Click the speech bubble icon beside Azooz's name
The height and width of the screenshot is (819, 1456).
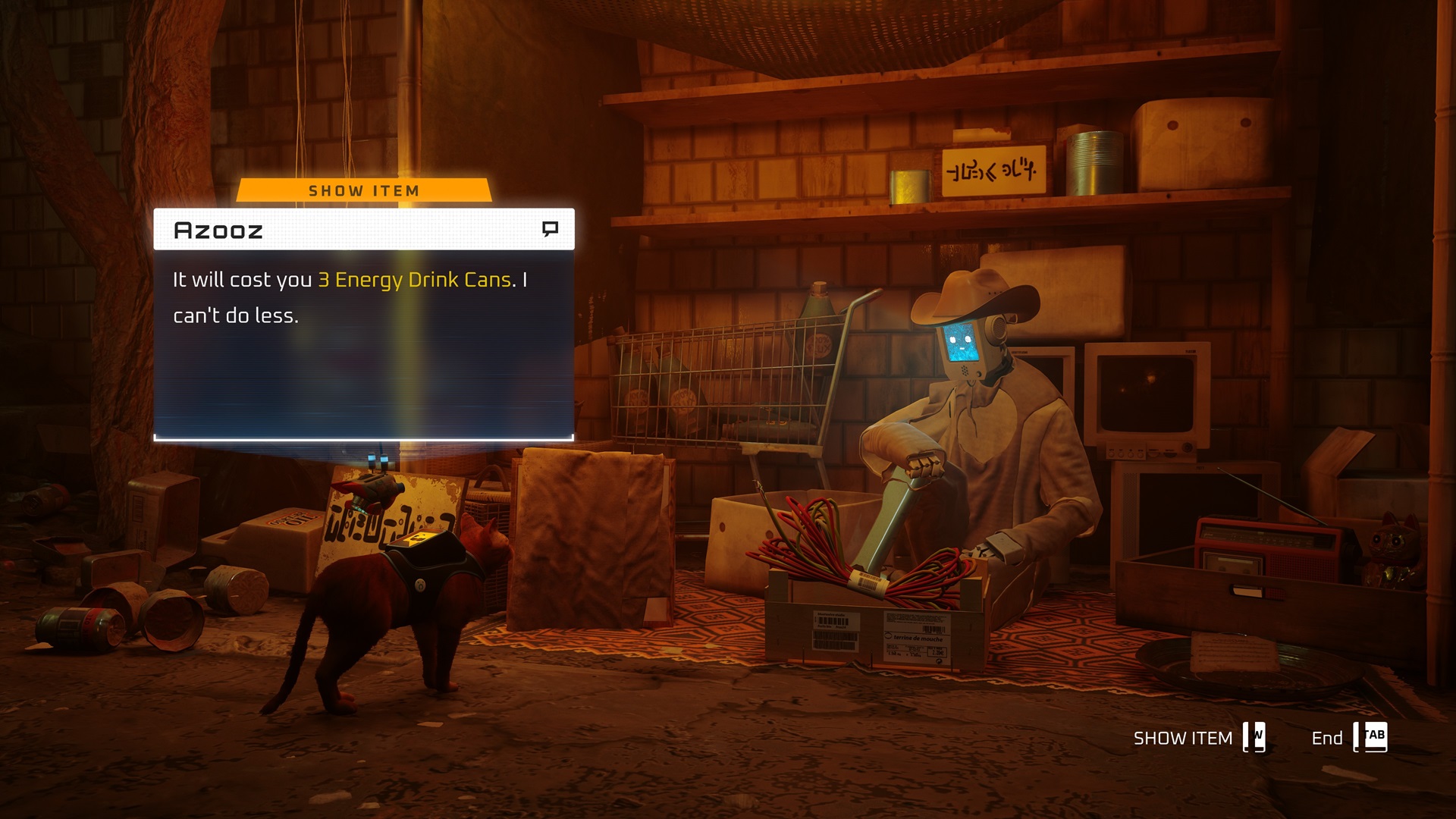point(551,226)
